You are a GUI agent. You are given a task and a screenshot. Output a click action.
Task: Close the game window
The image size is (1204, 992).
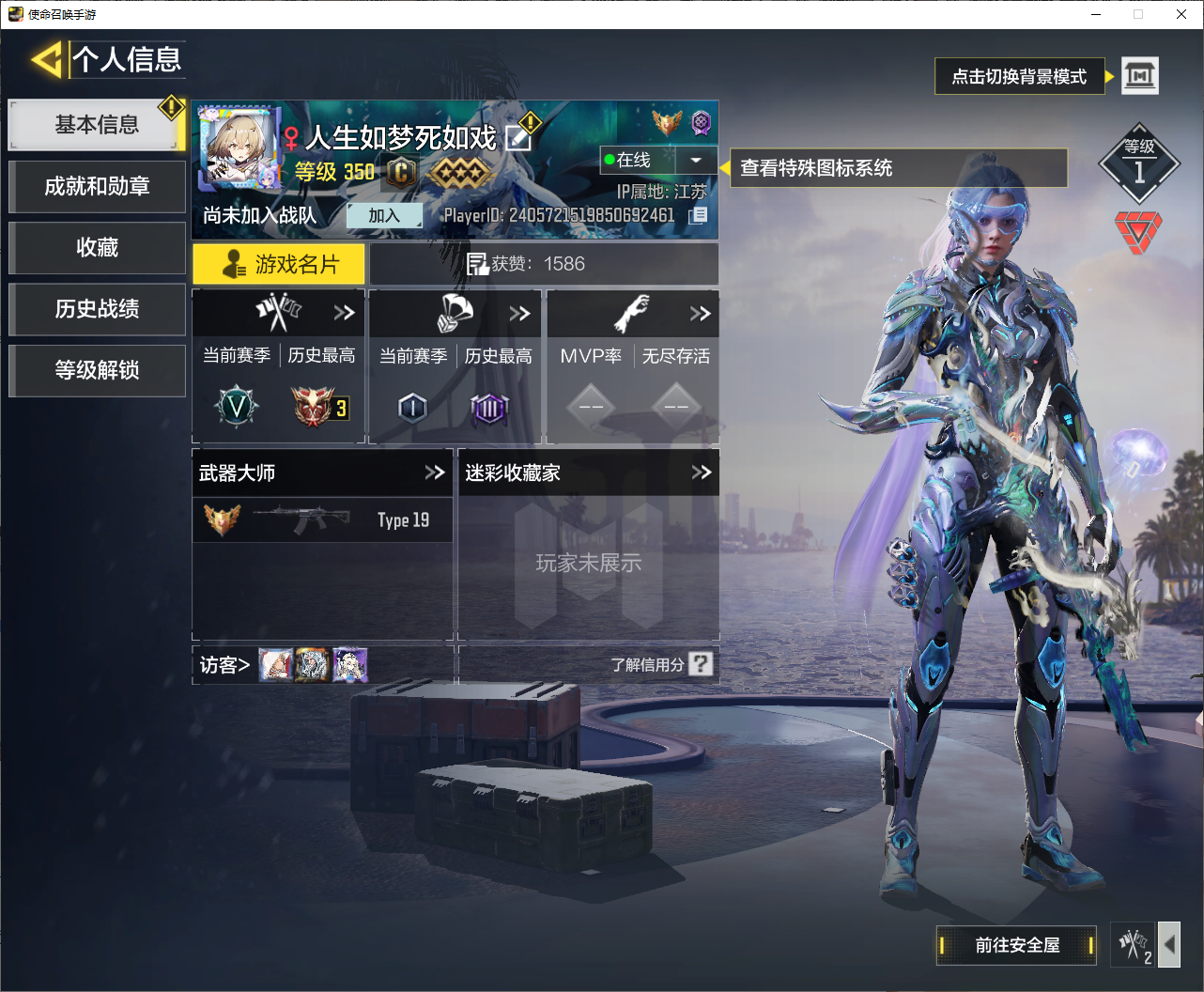pyautogui.click(x=1181, y=14)
